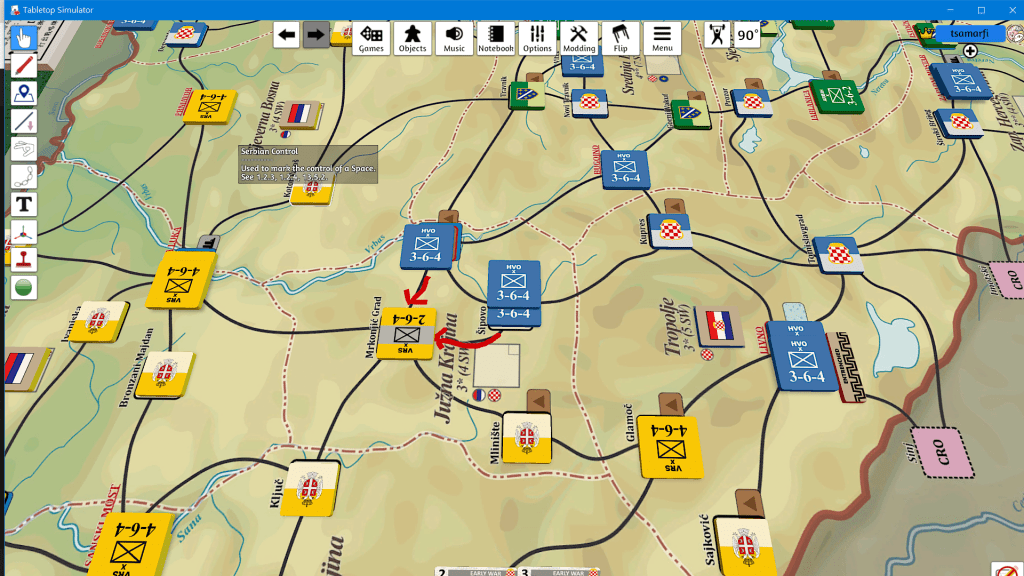Screen dimensions: 1024x576
Task: Open the gizmo axes tool
Action: coord(24,233)
